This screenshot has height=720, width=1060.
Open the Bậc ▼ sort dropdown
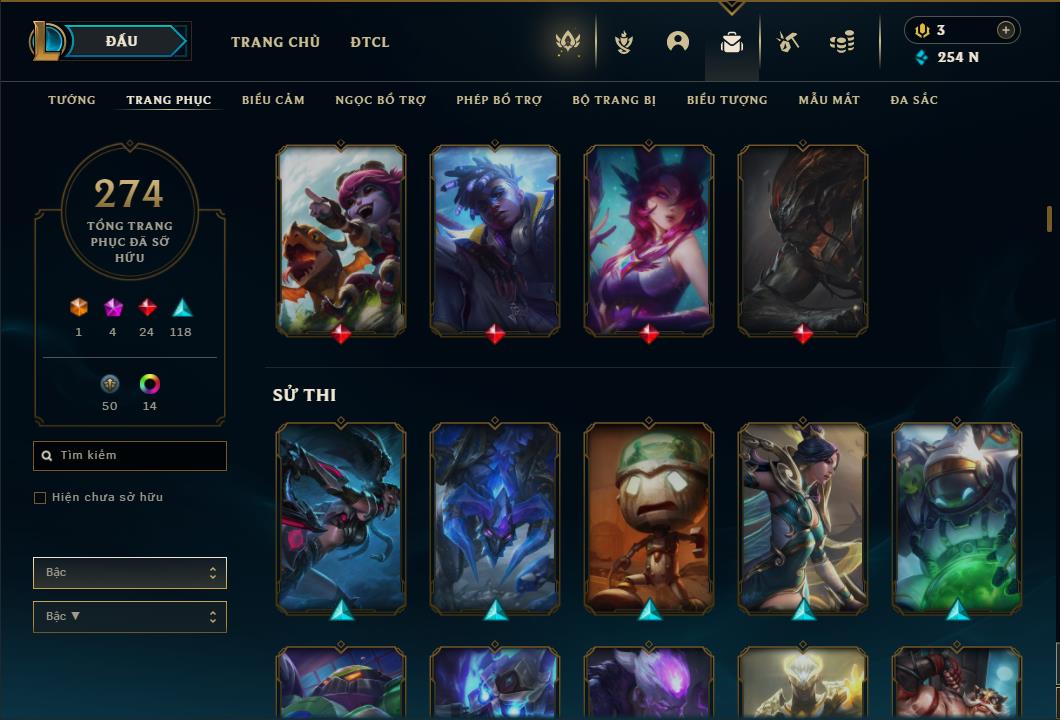click(130, 617)
